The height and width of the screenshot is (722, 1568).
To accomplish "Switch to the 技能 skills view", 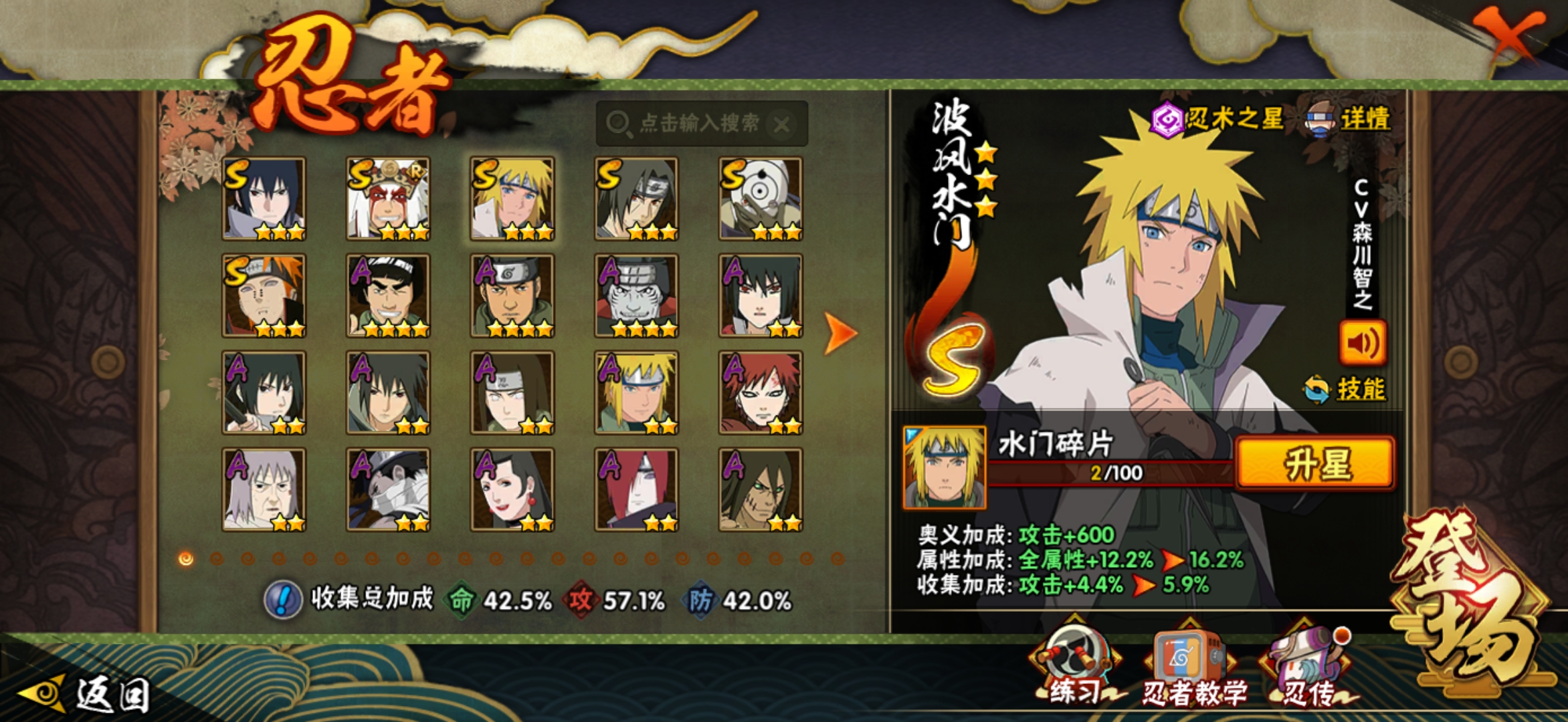I will [x=1346, y=390].
